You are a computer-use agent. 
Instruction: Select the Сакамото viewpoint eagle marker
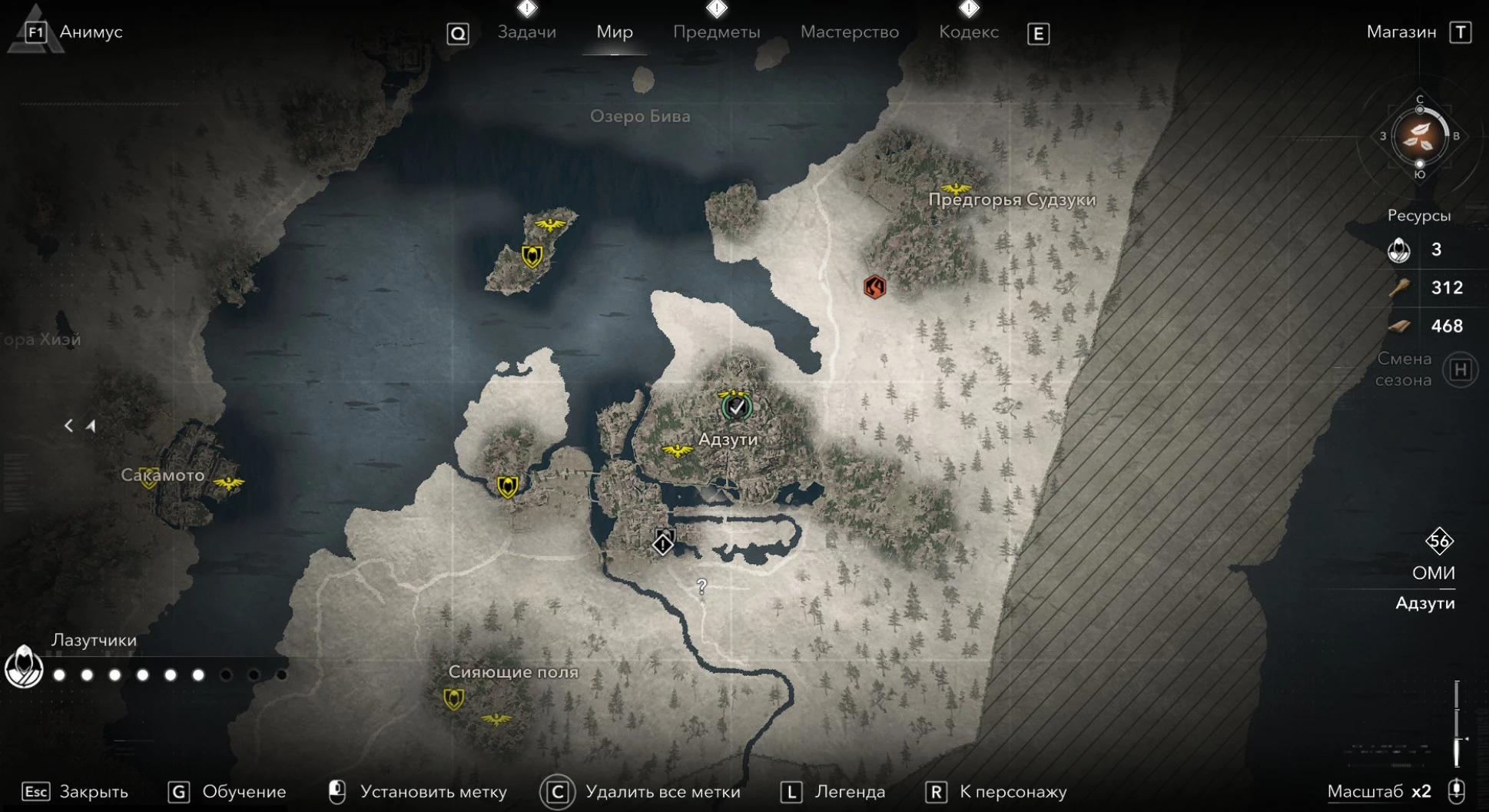(x=228, y=483)
